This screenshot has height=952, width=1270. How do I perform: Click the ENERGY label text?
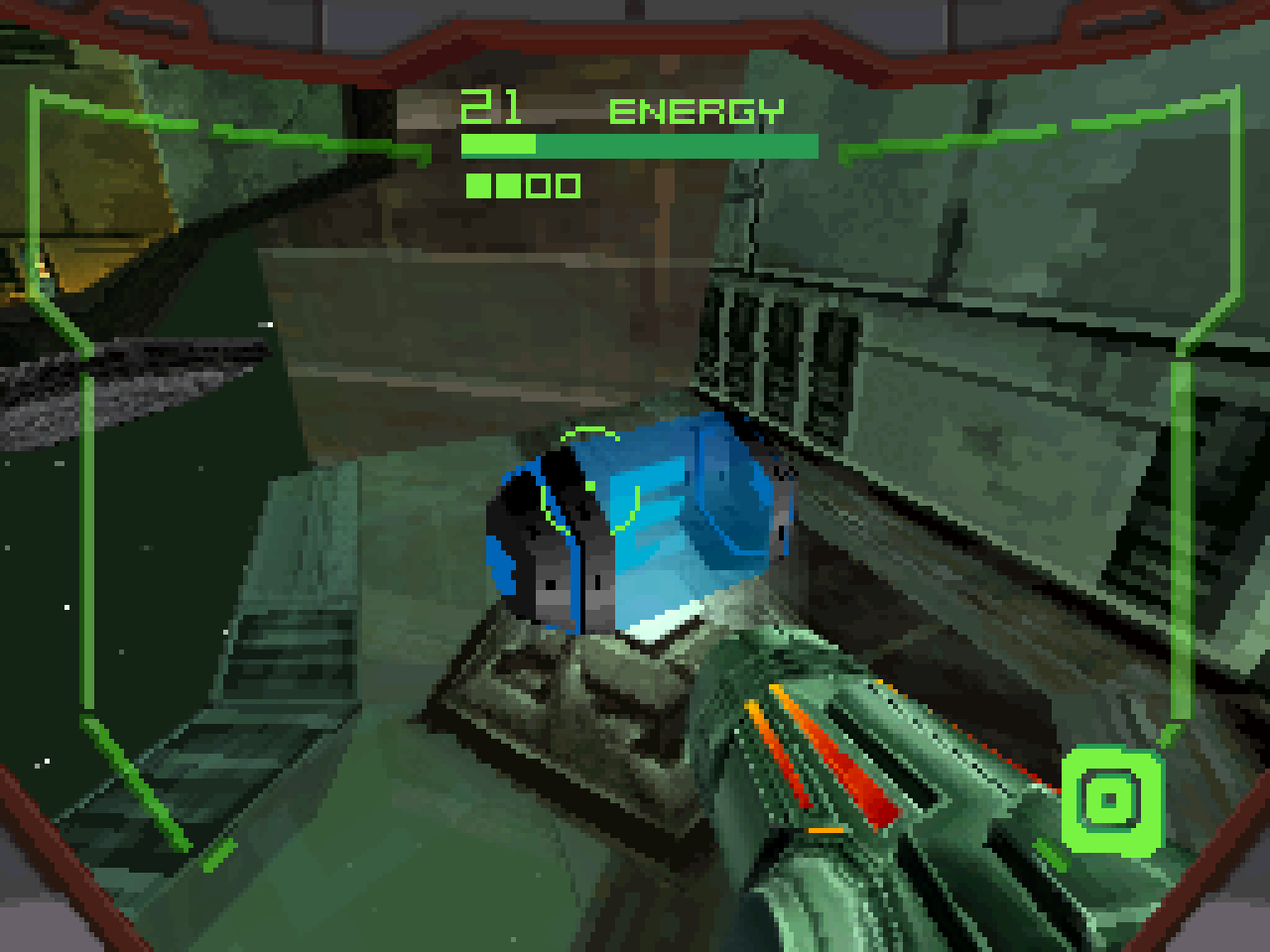point(698,109)
